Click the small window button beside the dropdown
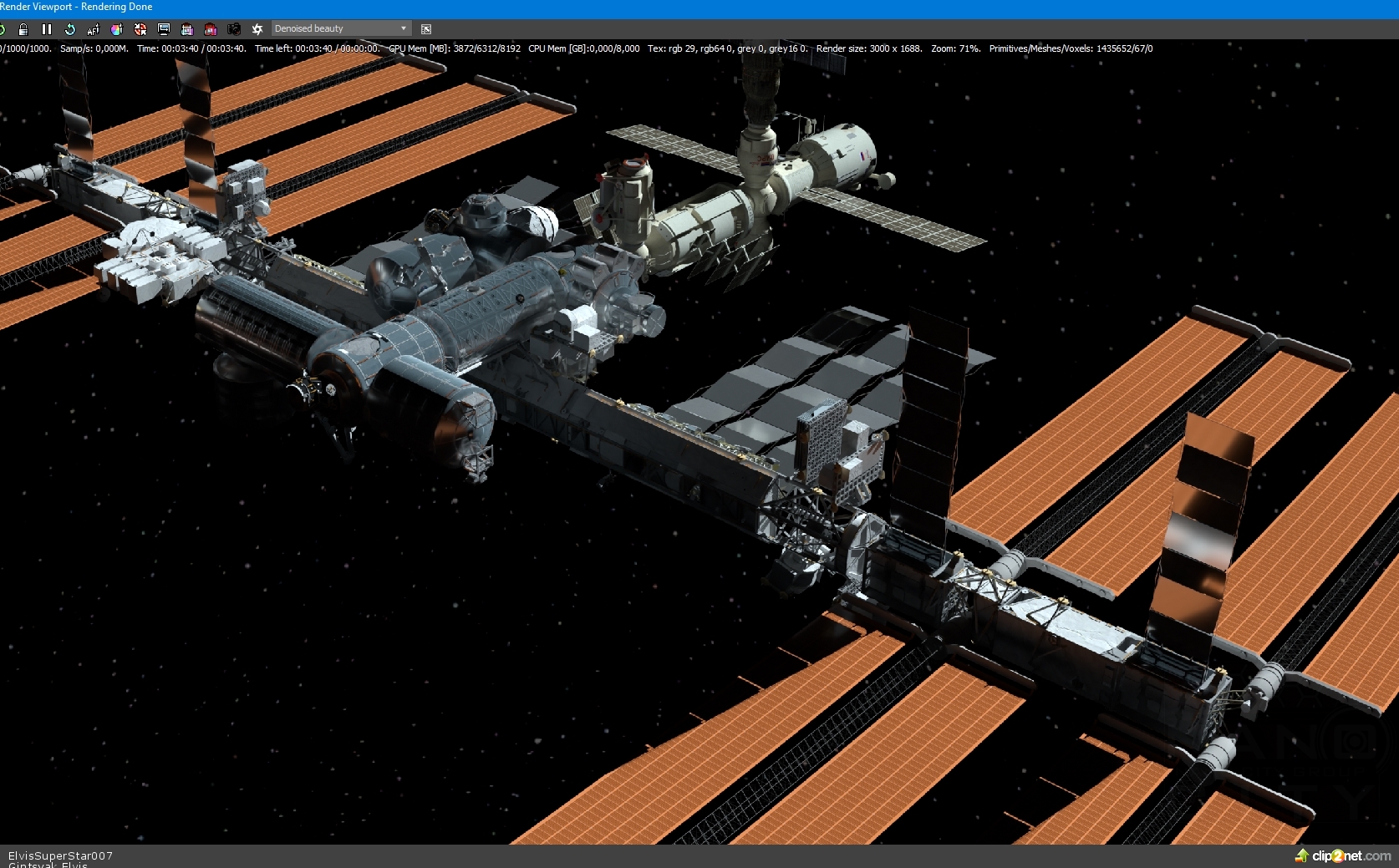Image resolution: width=1399 pixels, height=868 pixels. 426,29
